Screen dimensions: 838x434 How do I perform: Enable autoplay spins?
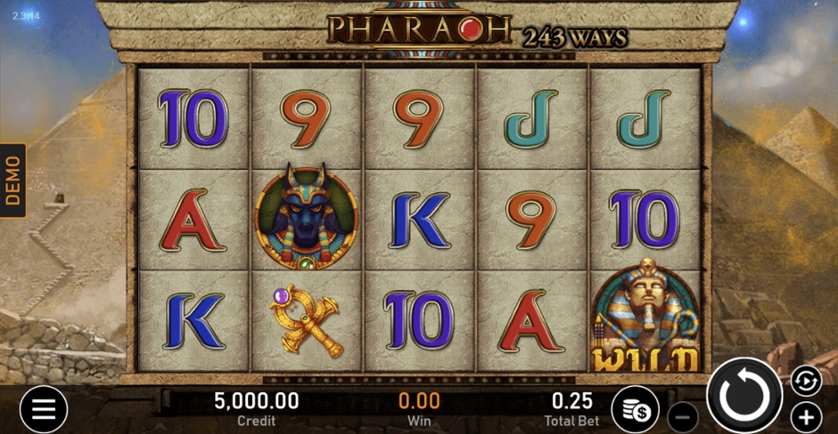[805, 380]
